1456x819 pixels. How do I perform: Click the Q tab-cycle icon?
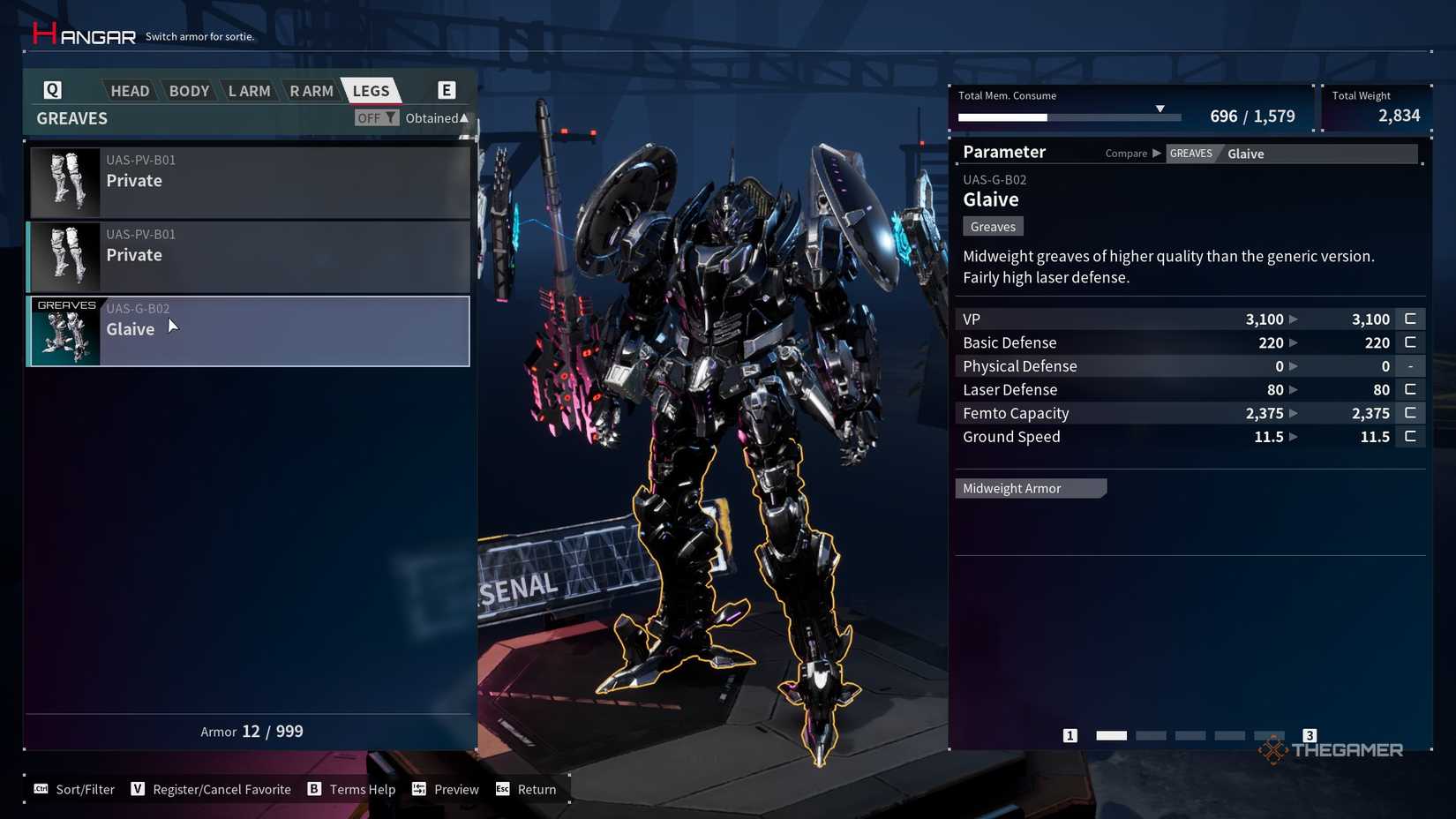(x=52, y=89)
